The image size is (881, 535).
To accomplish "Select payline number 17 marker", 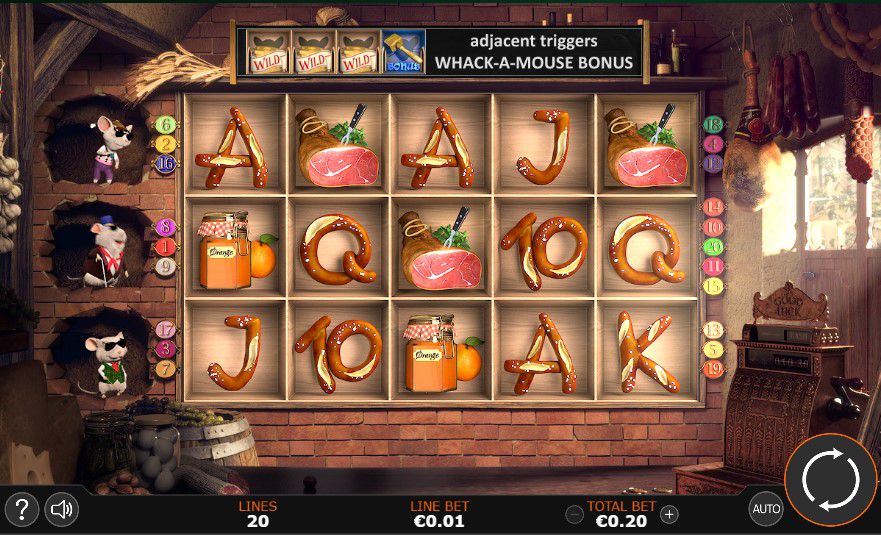I will pyautogui.click(x=165, y=329).
